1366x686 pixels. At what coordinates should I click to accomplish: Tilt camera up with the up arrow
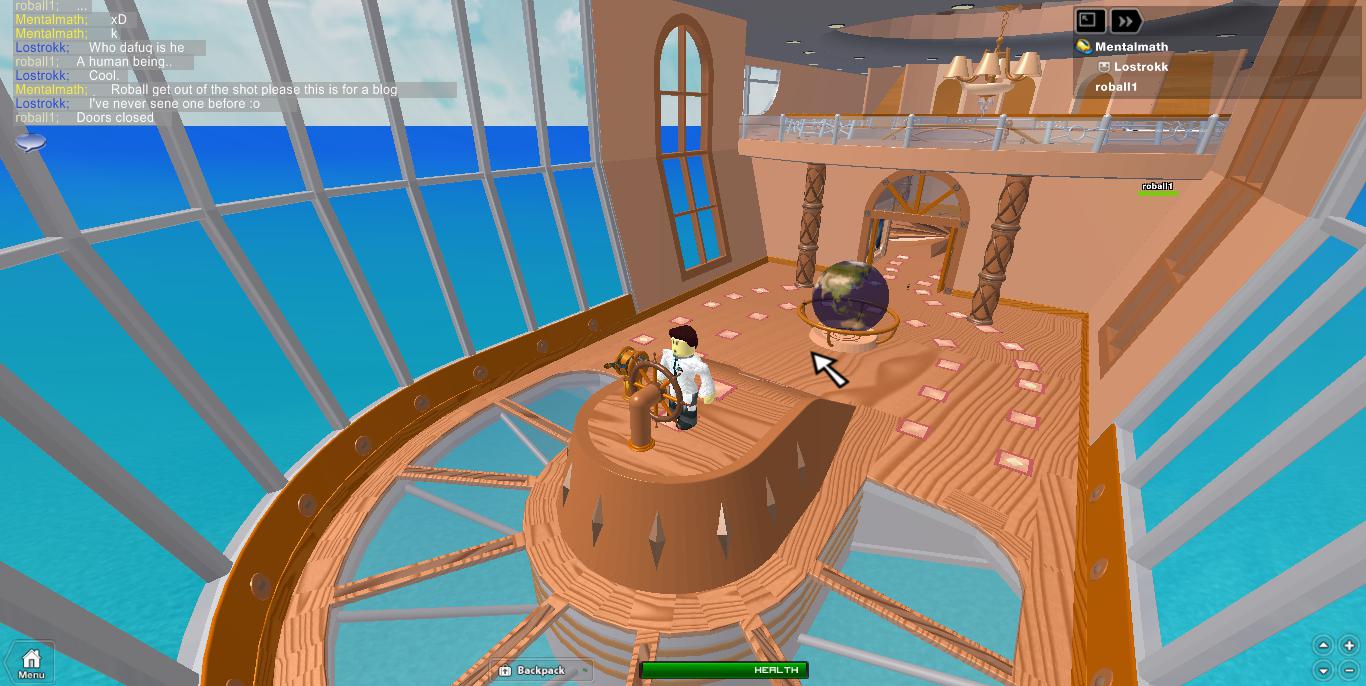1323,646
